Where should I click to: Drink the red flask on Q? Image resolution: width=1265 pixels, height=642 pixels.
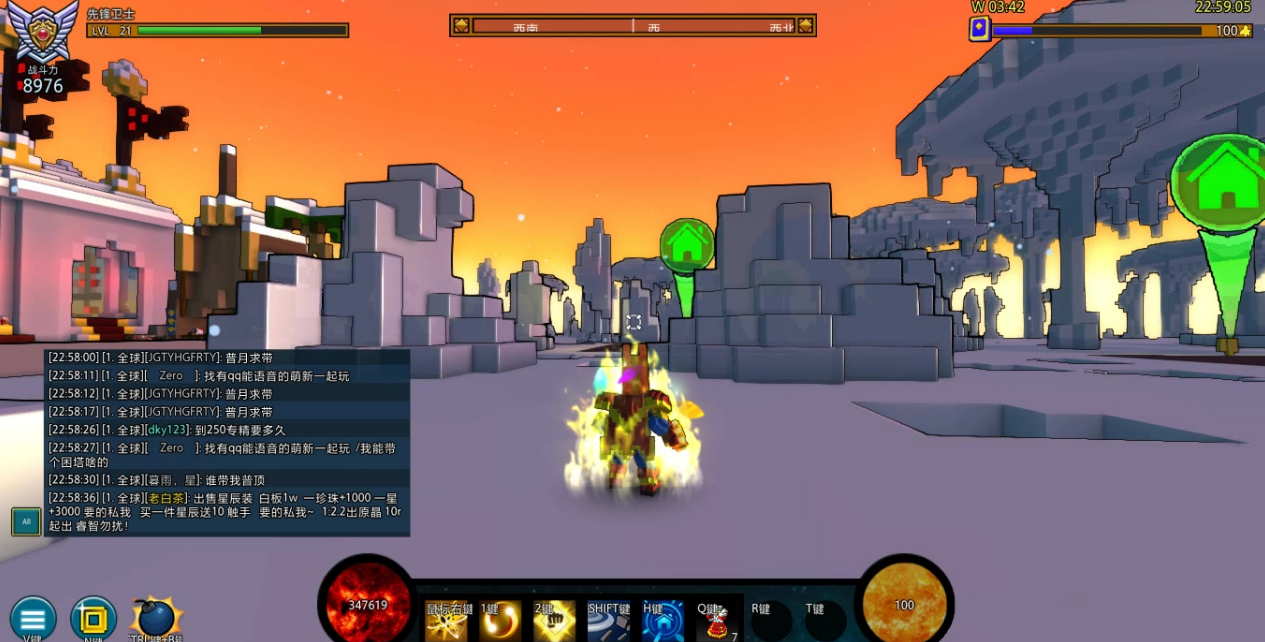pyautogui.click(x=716, y=621)
